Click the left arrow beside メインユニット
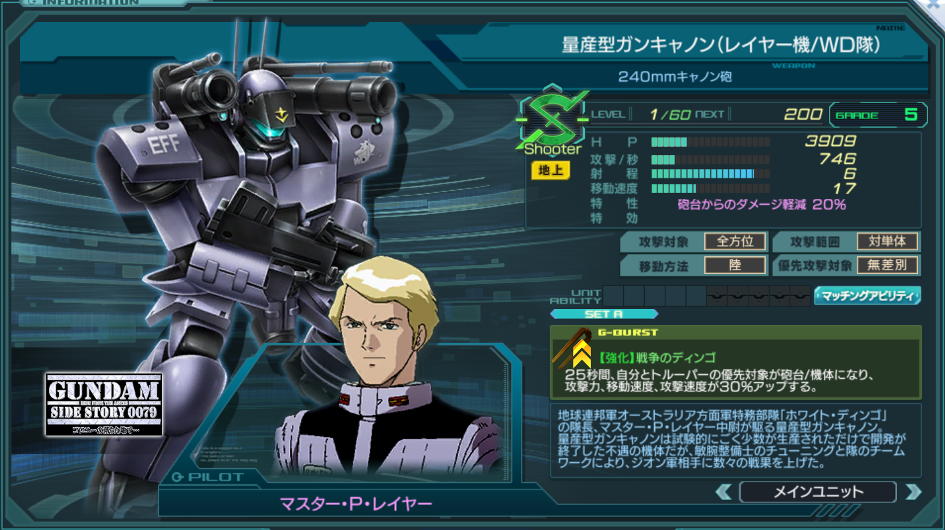945x530 pixels. [x=723, y=491]
